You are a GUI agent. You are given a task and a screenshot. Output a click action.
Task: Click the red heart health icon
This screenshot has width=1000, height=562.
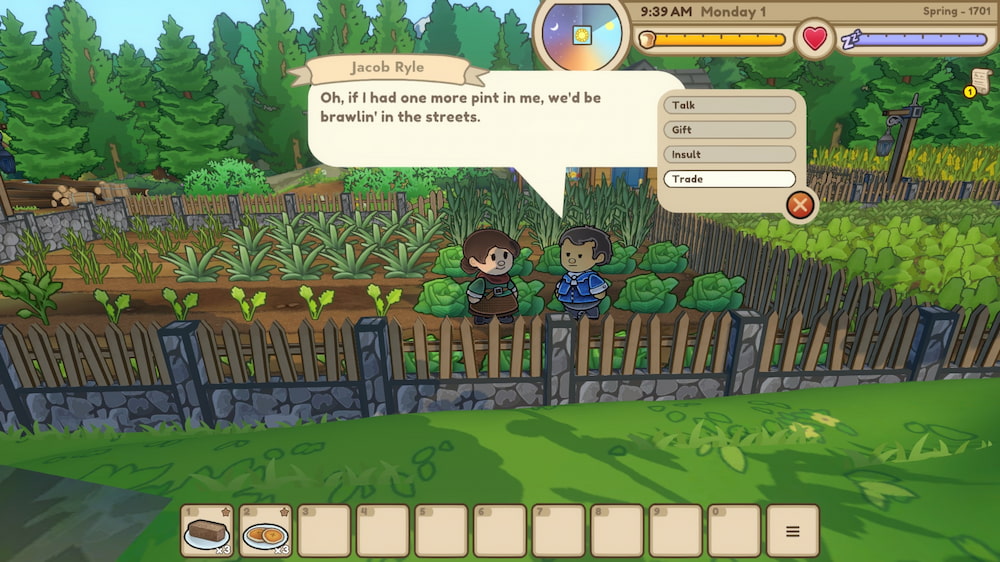tap(815, 39)
